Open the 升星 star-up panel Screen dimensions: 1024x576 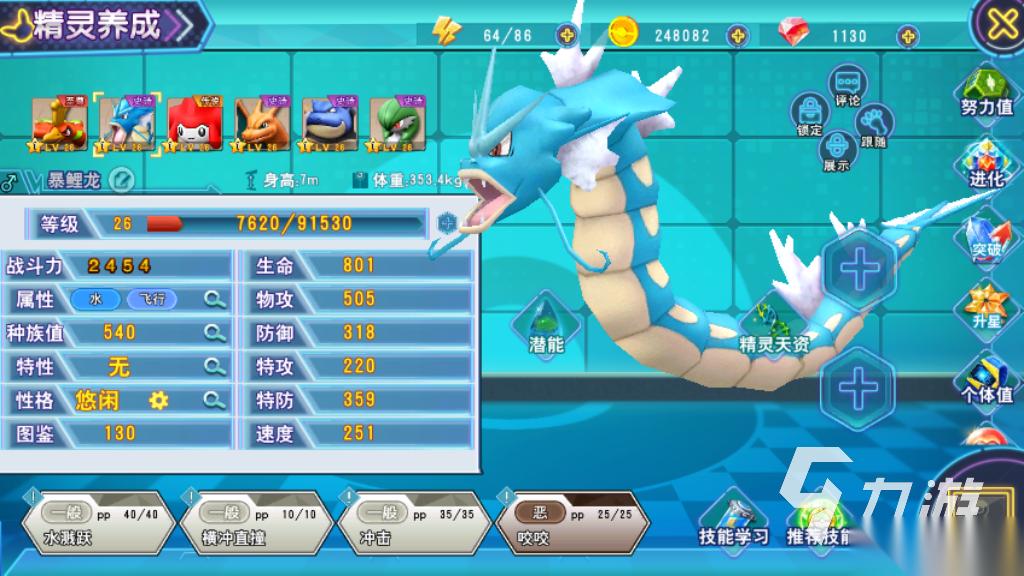(986, 308)
